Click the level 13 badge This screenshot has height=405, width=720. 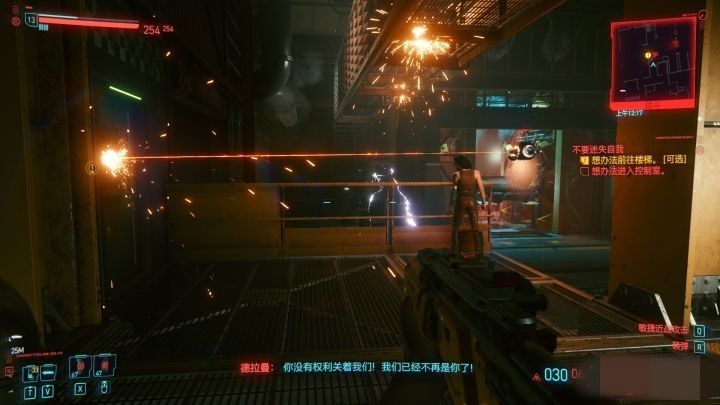[31, 18]
